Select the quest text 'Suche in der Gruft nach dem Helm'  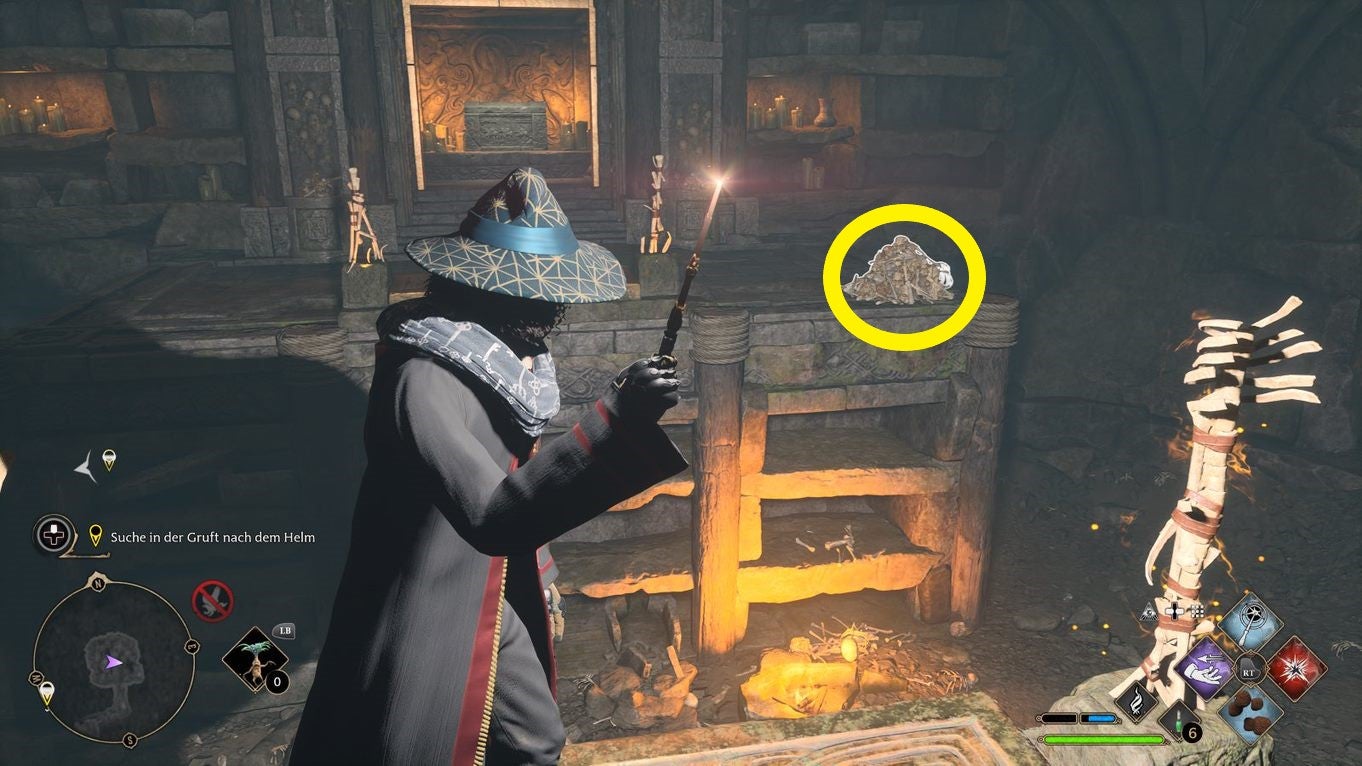coord(212,537)
